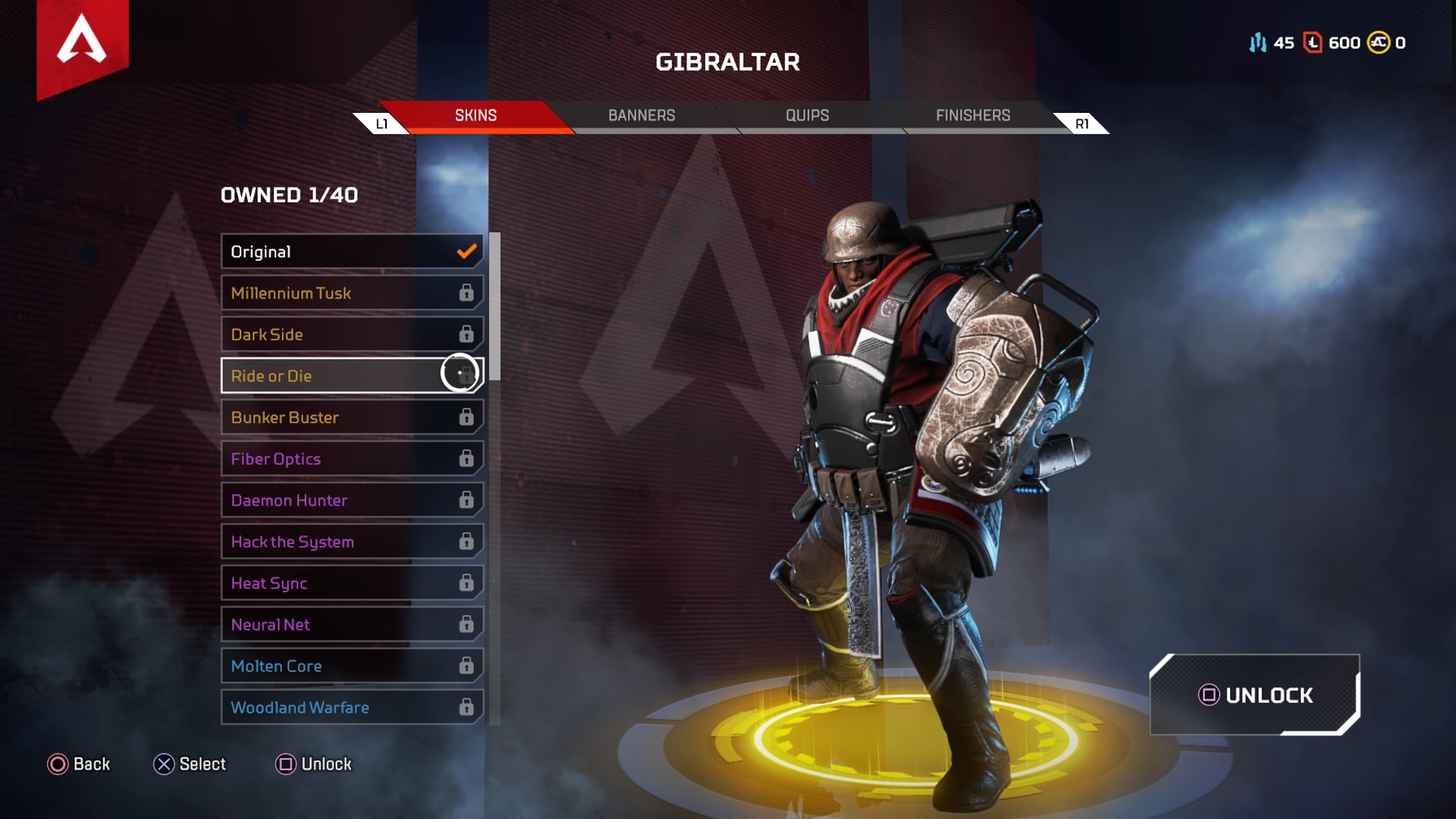Choose the Daemon Hunter skin
The width and height of the screenshot is (1456, 819).
point(352,500)
